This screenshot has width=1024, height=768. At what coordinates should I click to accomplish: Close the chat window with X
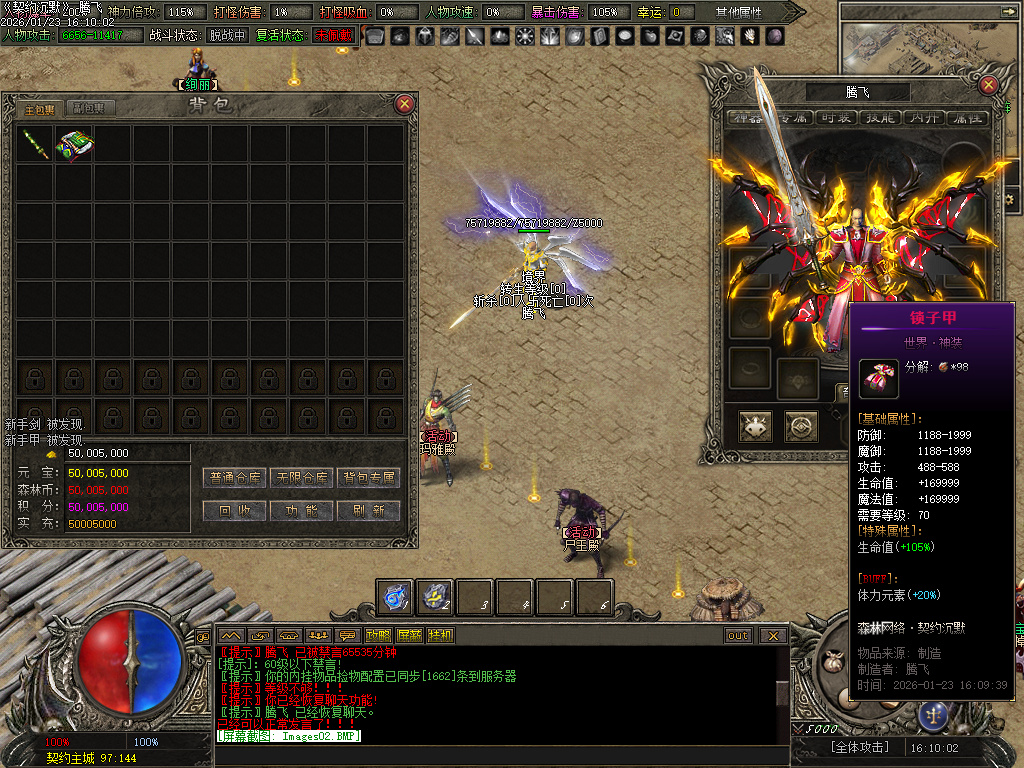(x=772, y=635)
